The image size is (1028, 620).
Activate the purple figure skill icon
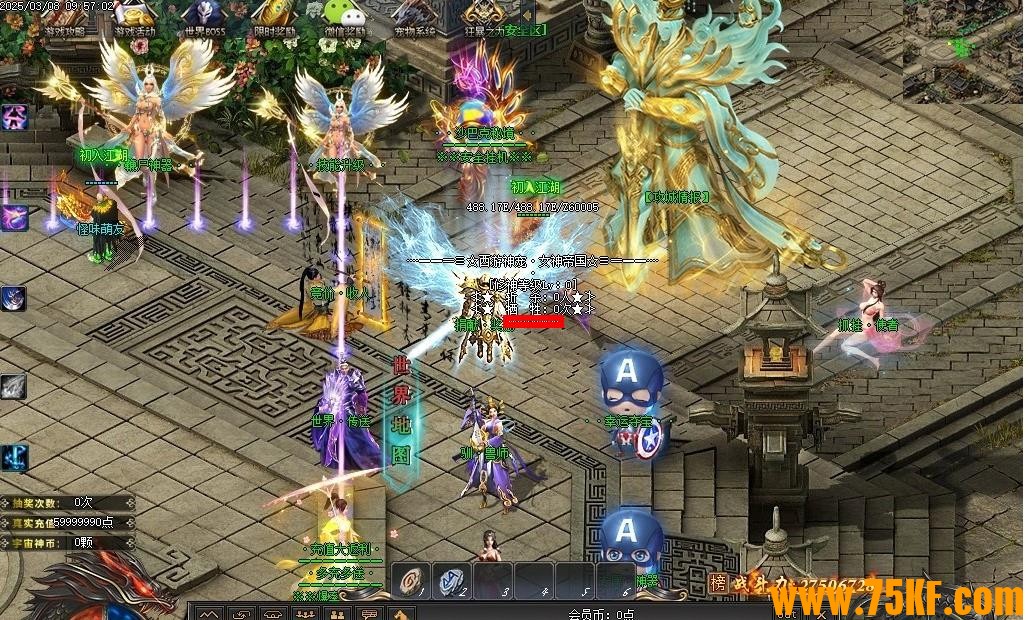[14, 118]
